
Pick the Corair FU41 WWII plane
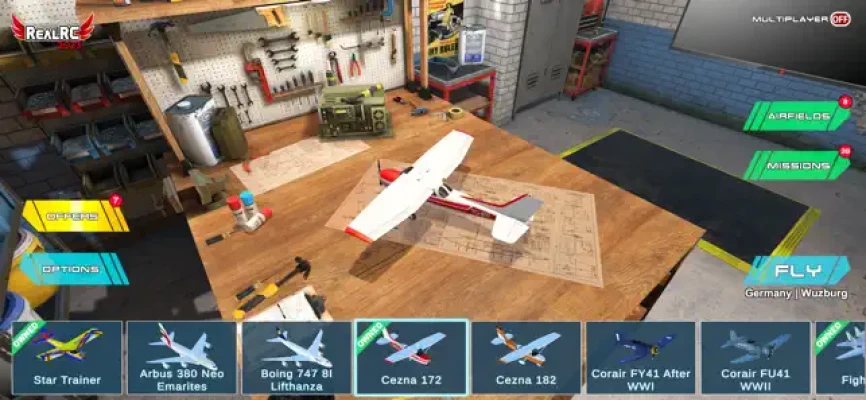[755, 357]
